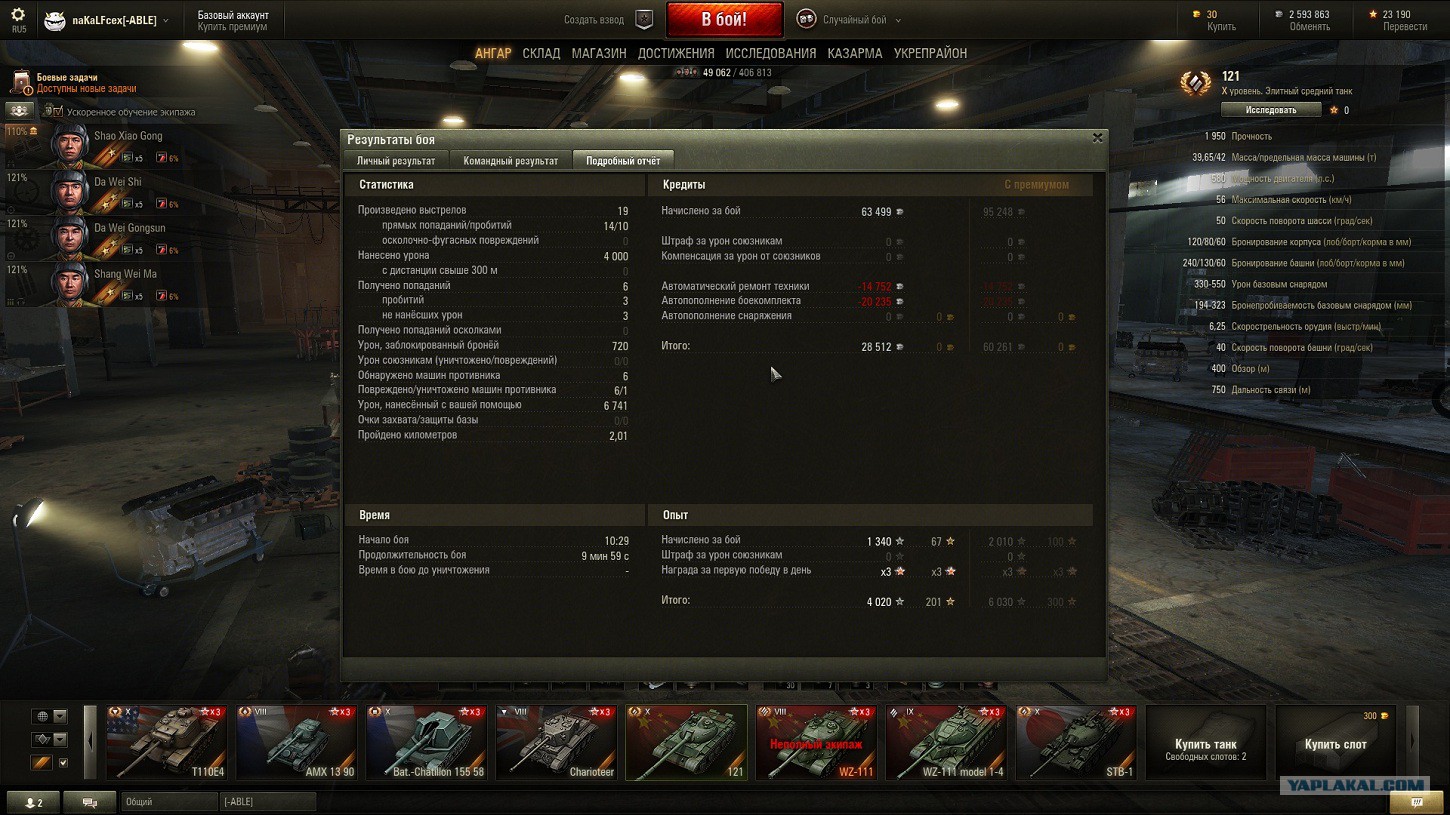Open the ИССЛЕДОВАНИЯ tech tree
Viewport: 1450px width, 815px height.
click(x=771, y=53)
